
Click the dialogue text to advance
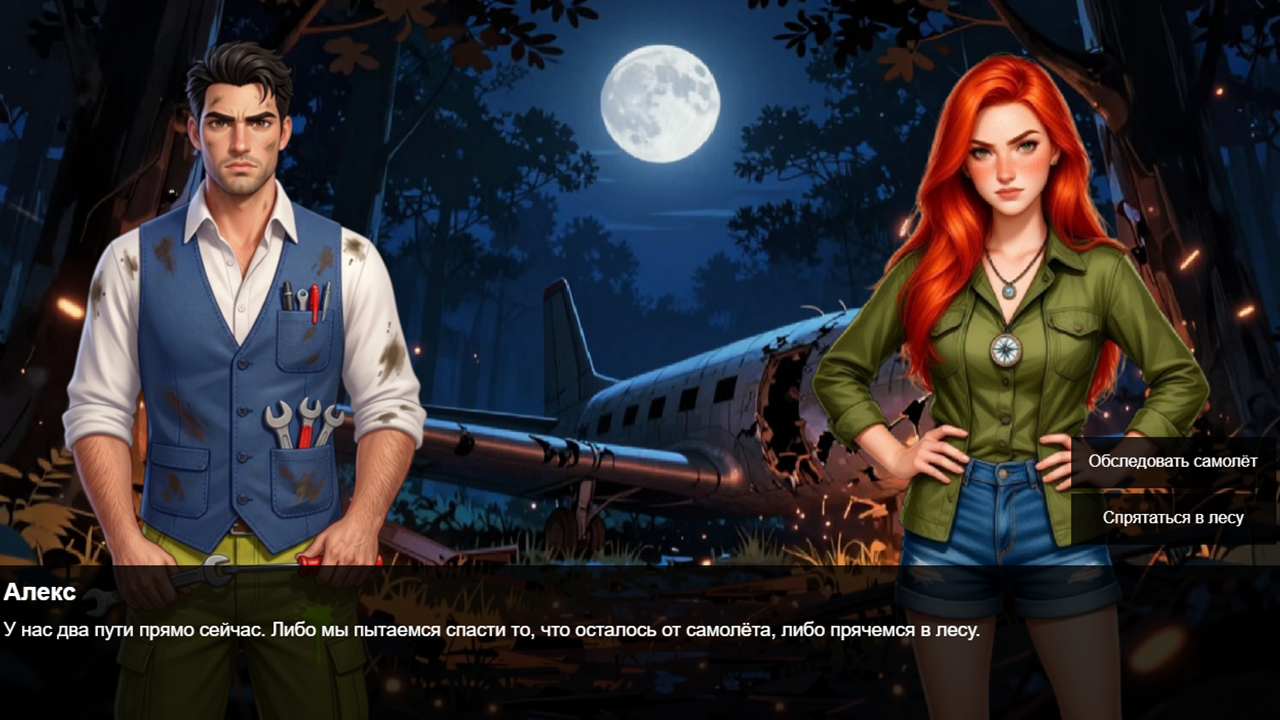496,630
